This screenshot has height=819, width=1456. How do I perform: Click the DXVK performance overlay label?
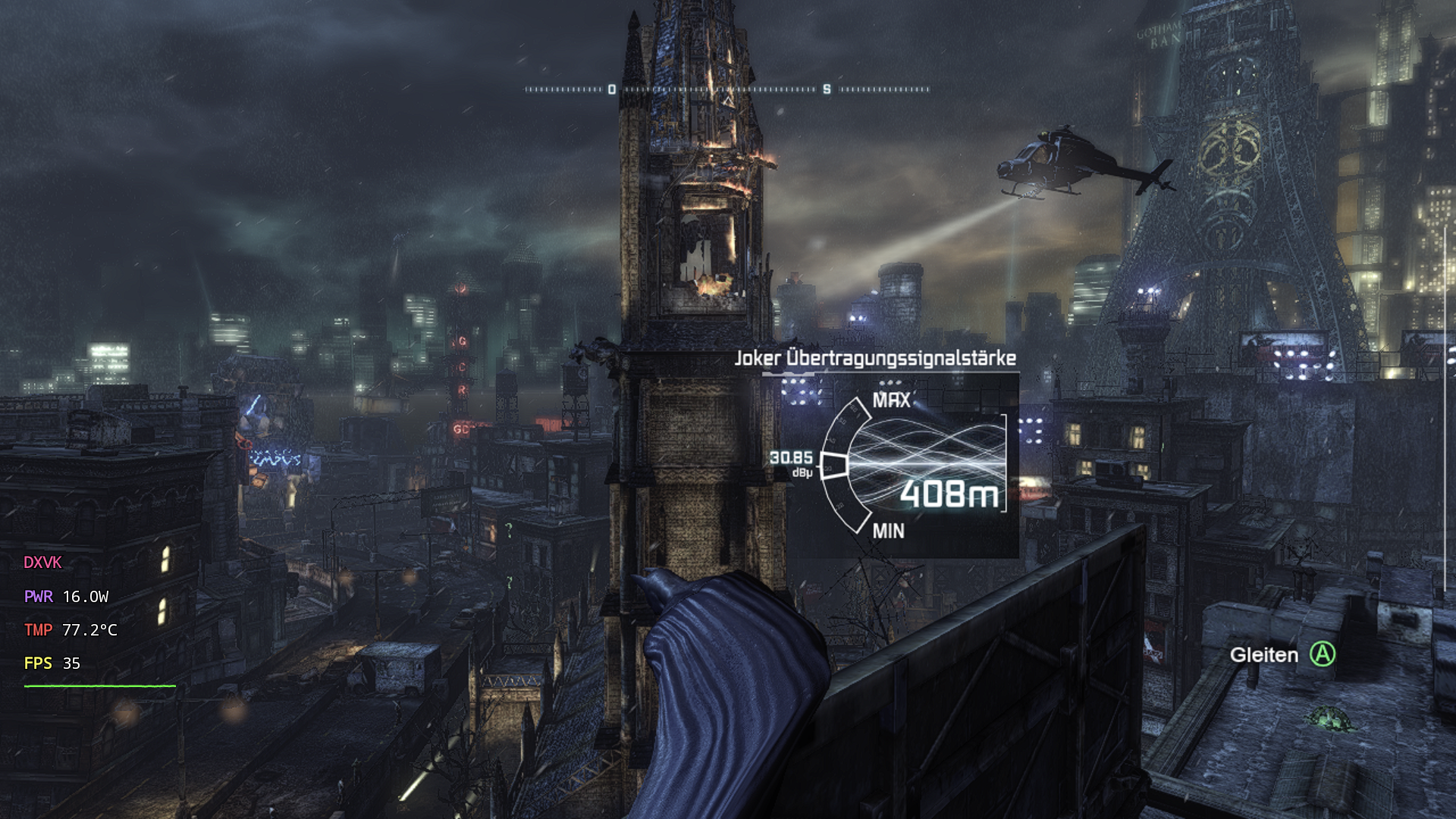(42, 563)
